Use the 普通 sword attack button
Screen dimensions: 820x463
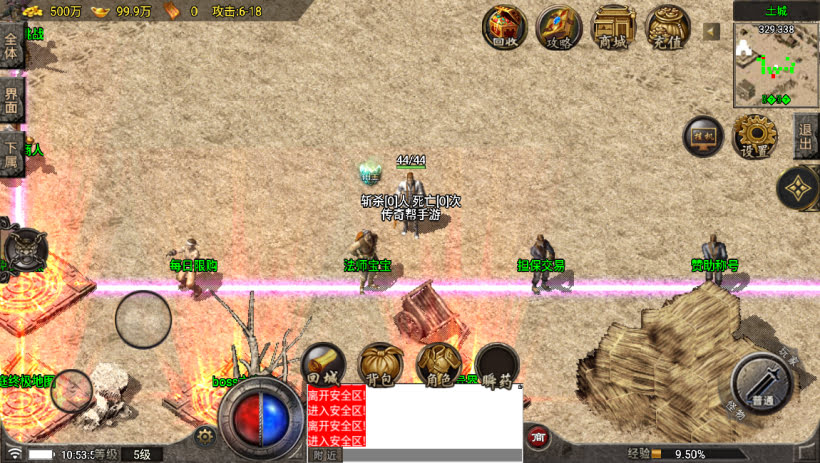(x=764, y=385)
